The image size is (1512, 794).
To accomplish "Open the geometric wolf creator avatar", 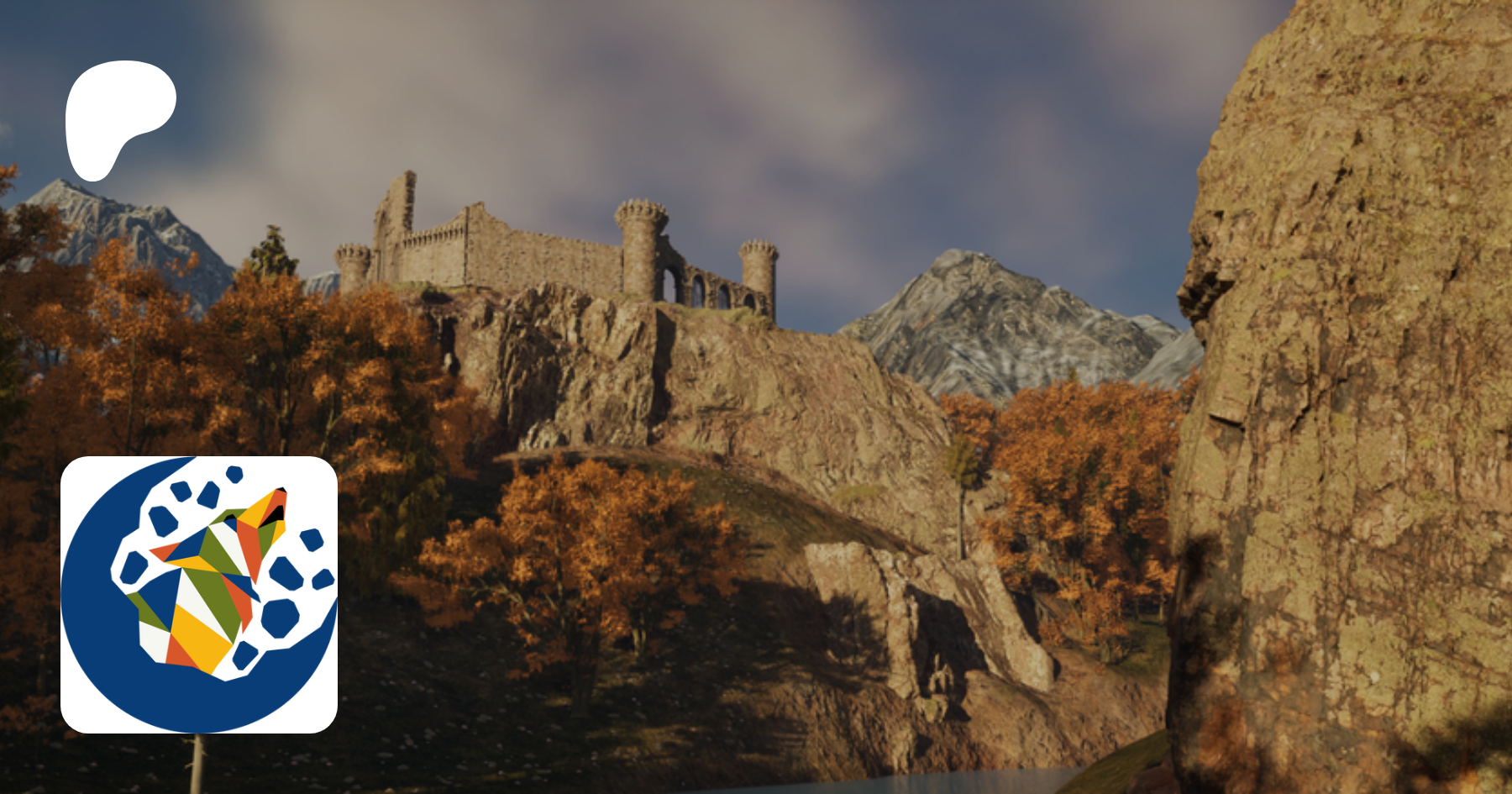I will pyautogui.click(x=199, y=594).
